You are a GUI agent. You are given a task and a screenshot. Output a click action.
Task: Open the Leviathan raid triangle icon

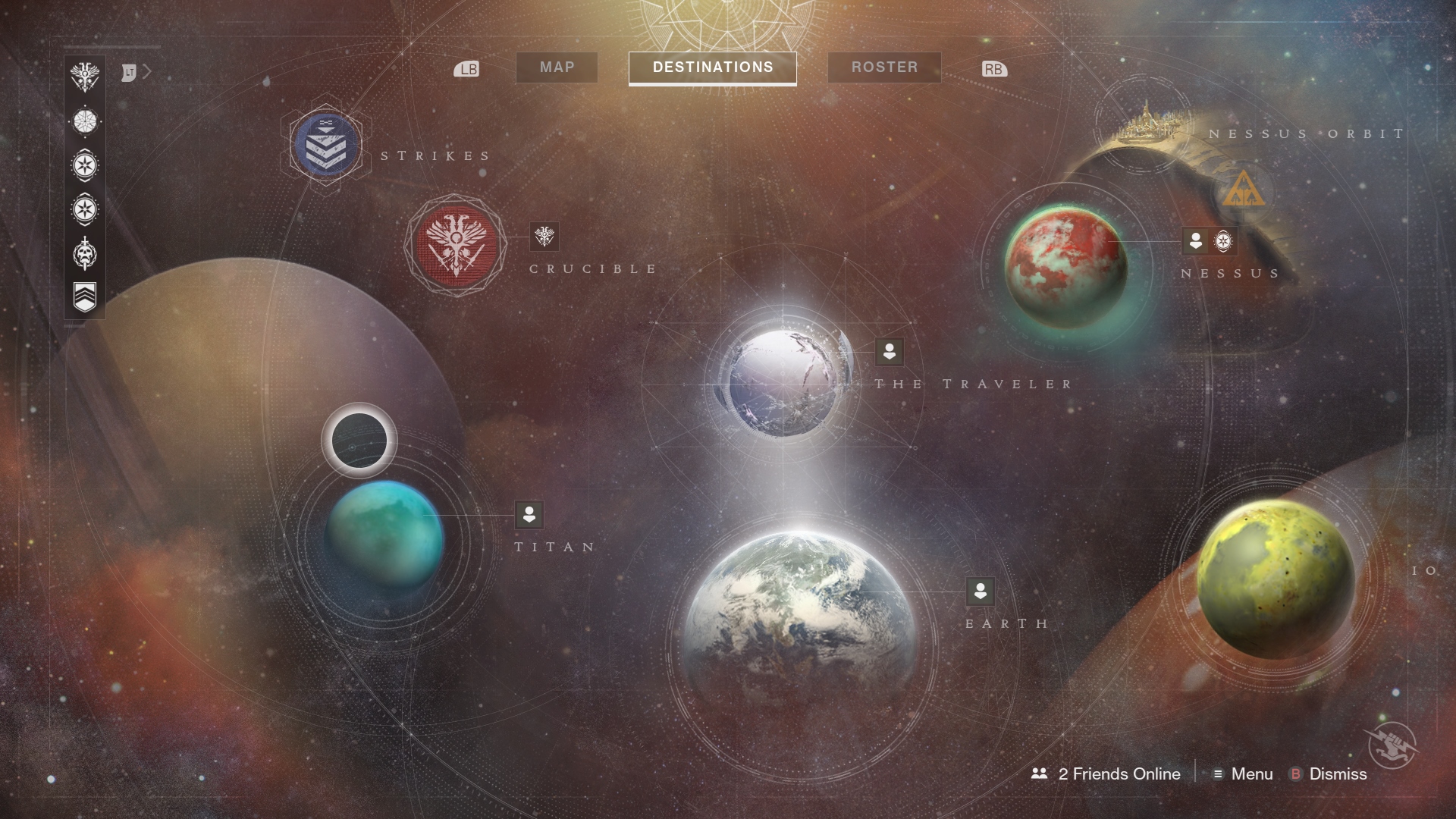click(1244, 190)
